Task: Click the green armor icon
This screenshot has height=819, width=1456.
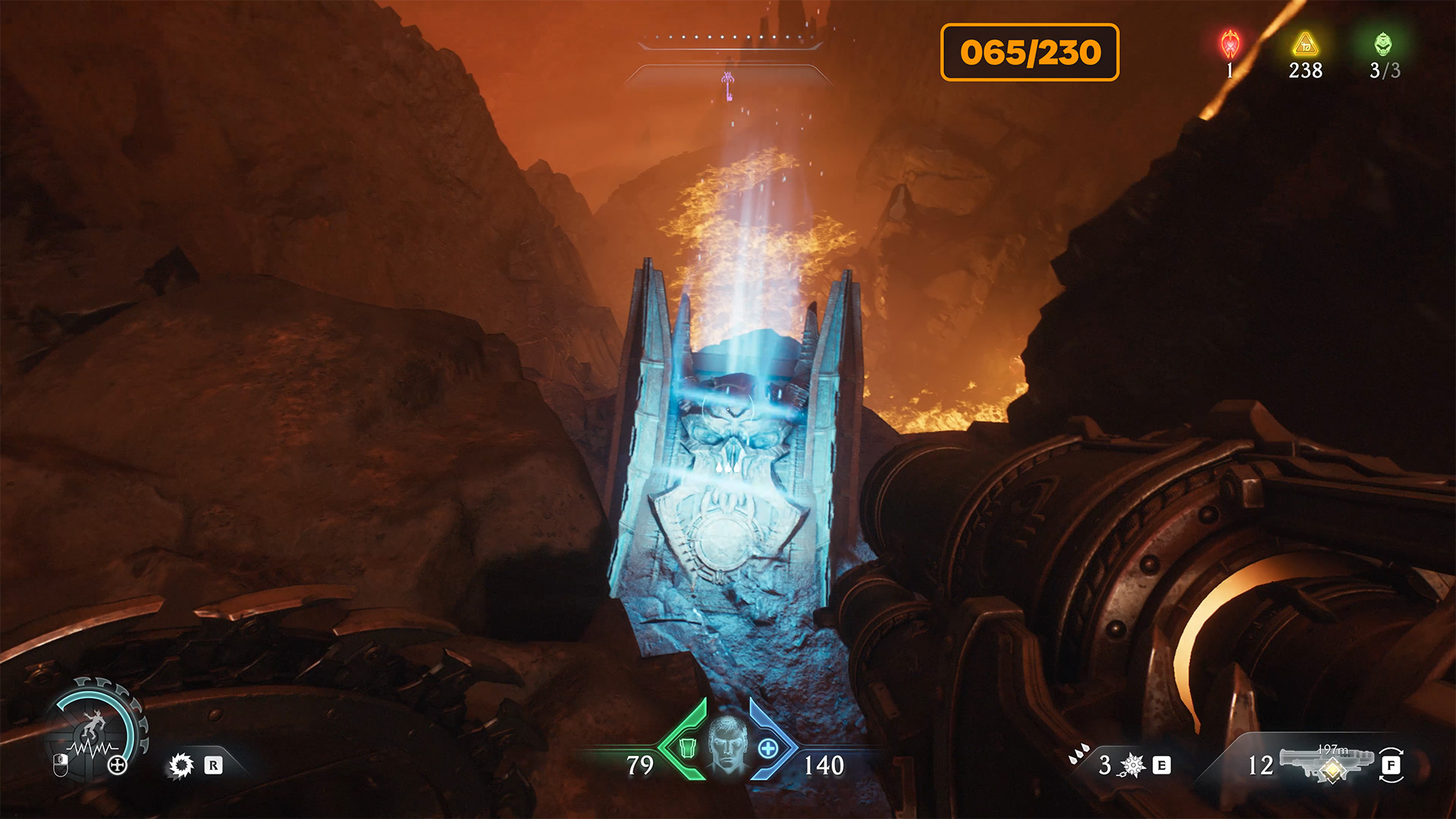Action: [687, 748]
